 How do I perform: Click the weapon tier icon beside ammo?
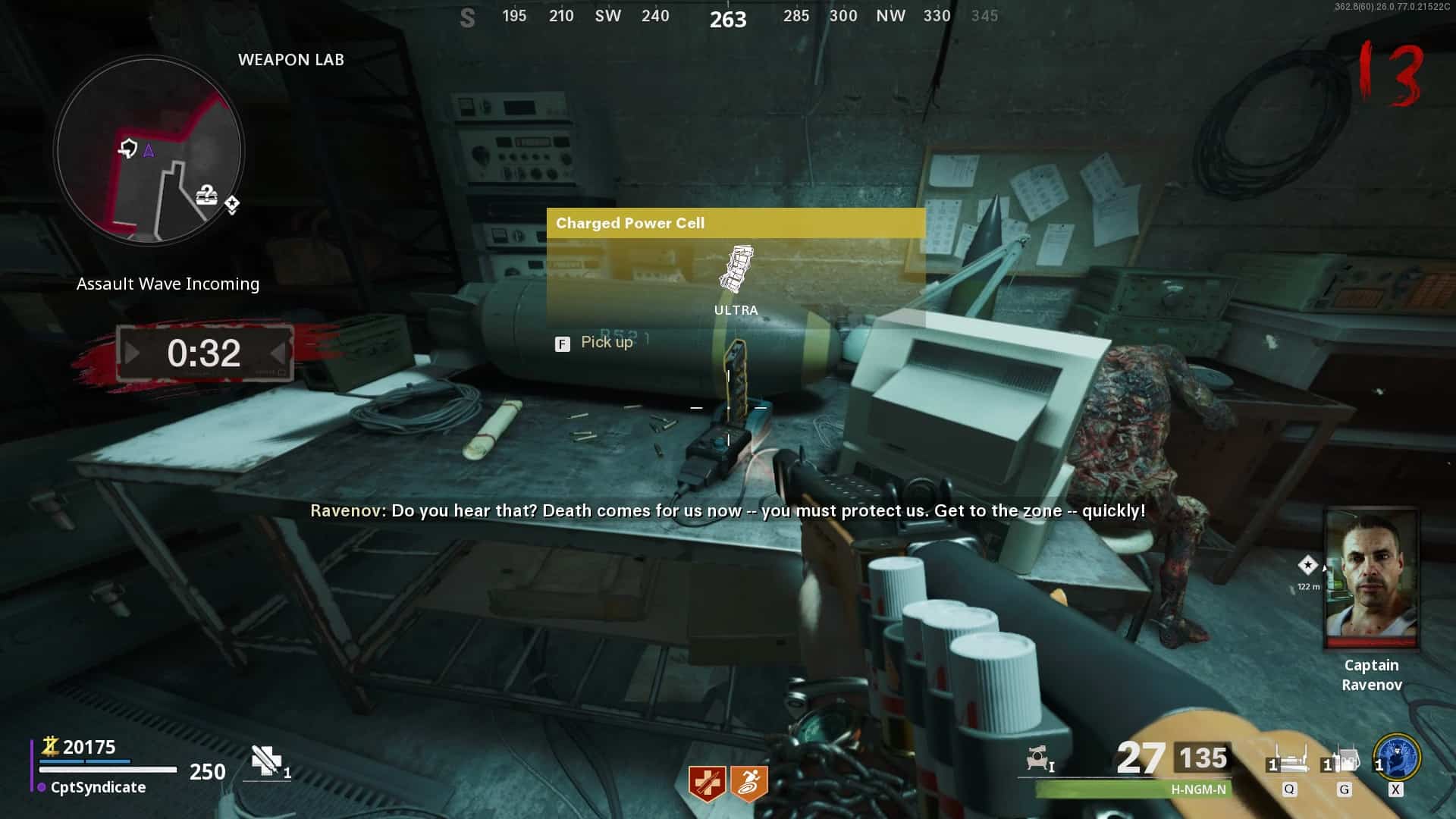[1040, 758]
